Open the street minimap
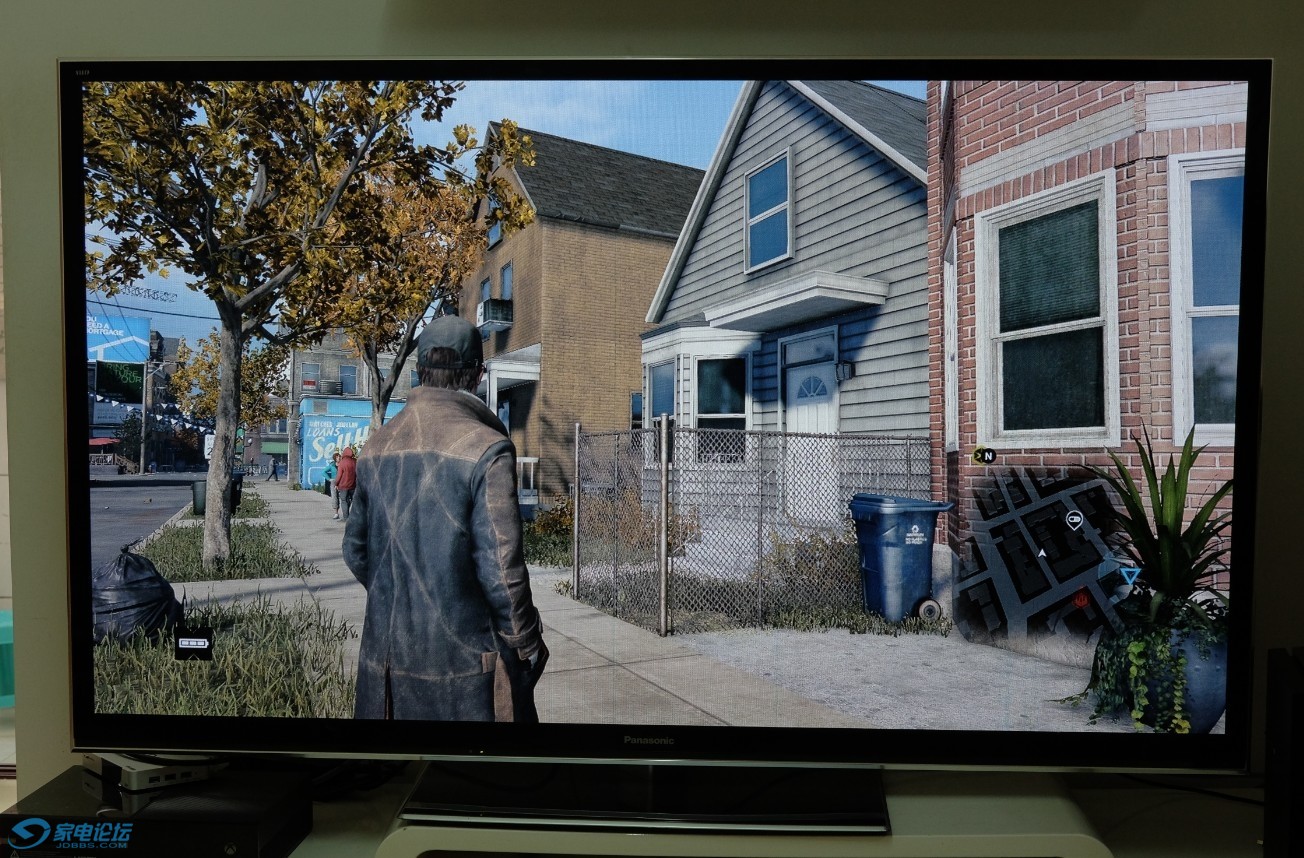1304x858 pixels. pyautogui.click(x=1040, y=555)
